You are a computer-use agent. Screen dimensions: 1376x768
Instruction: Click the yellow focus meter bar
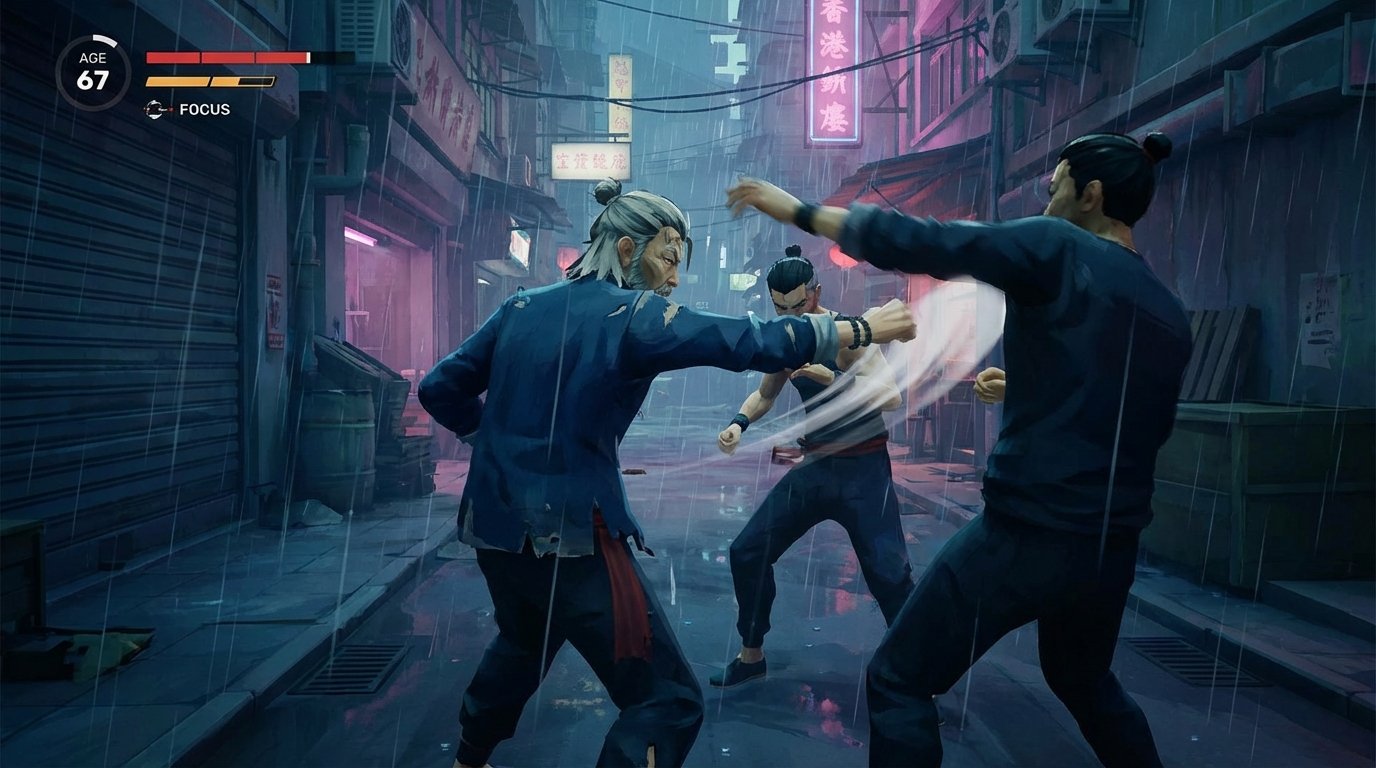210,80
